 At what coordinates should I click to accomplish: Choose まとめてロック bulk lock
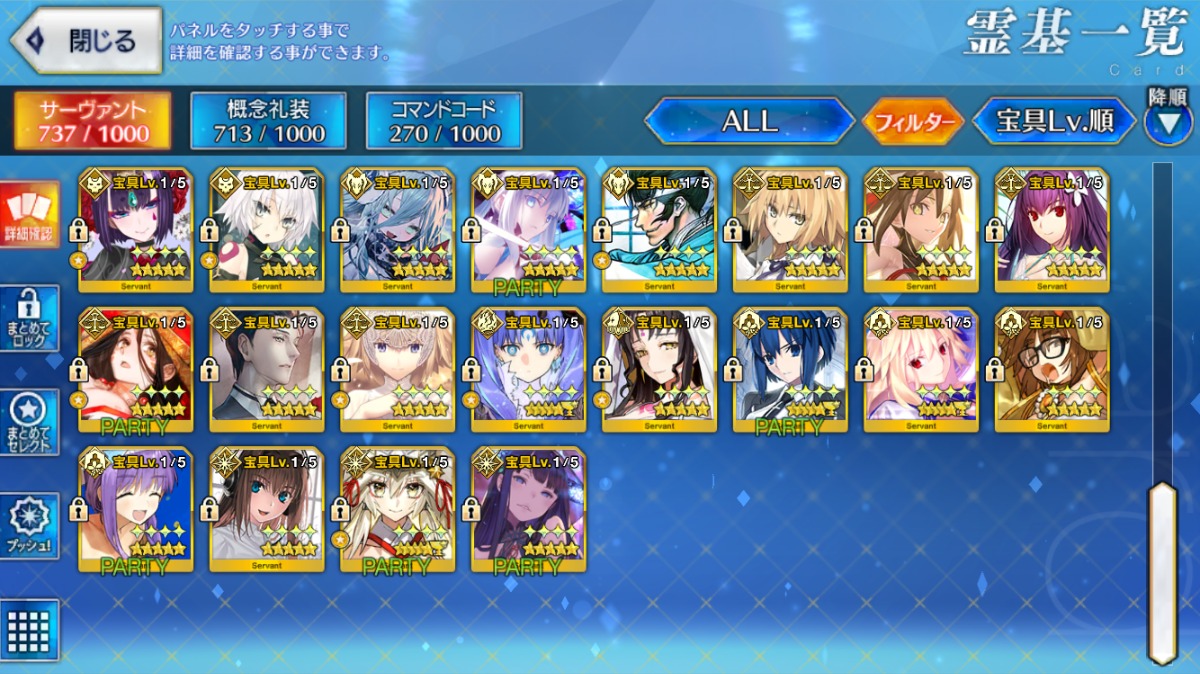tap(29, 318)
